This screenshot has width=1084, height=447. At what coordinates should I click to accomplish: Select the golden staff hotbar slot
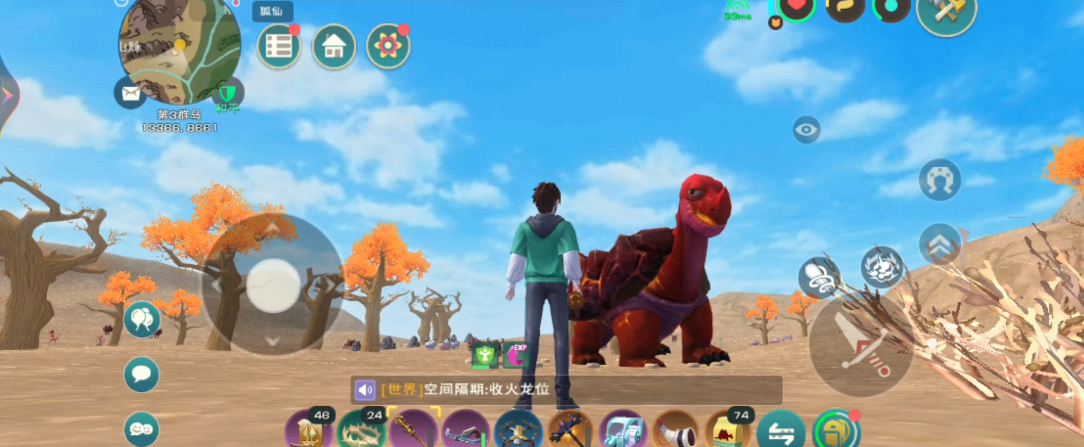412,431
